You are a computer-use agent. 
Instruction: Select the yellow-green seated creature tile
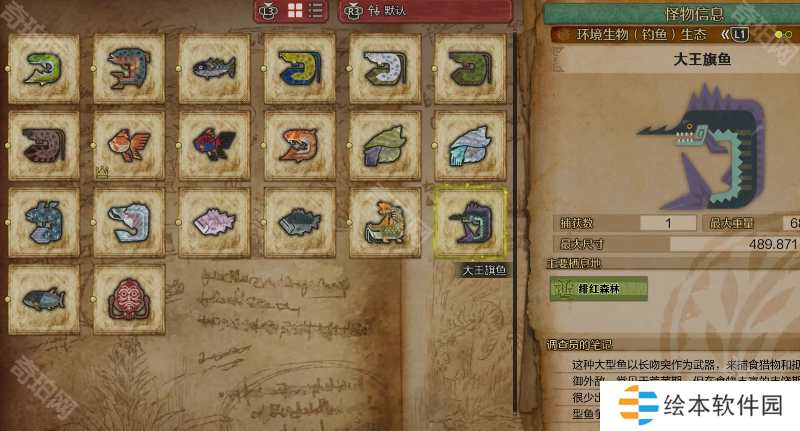(x=385, y=222)
